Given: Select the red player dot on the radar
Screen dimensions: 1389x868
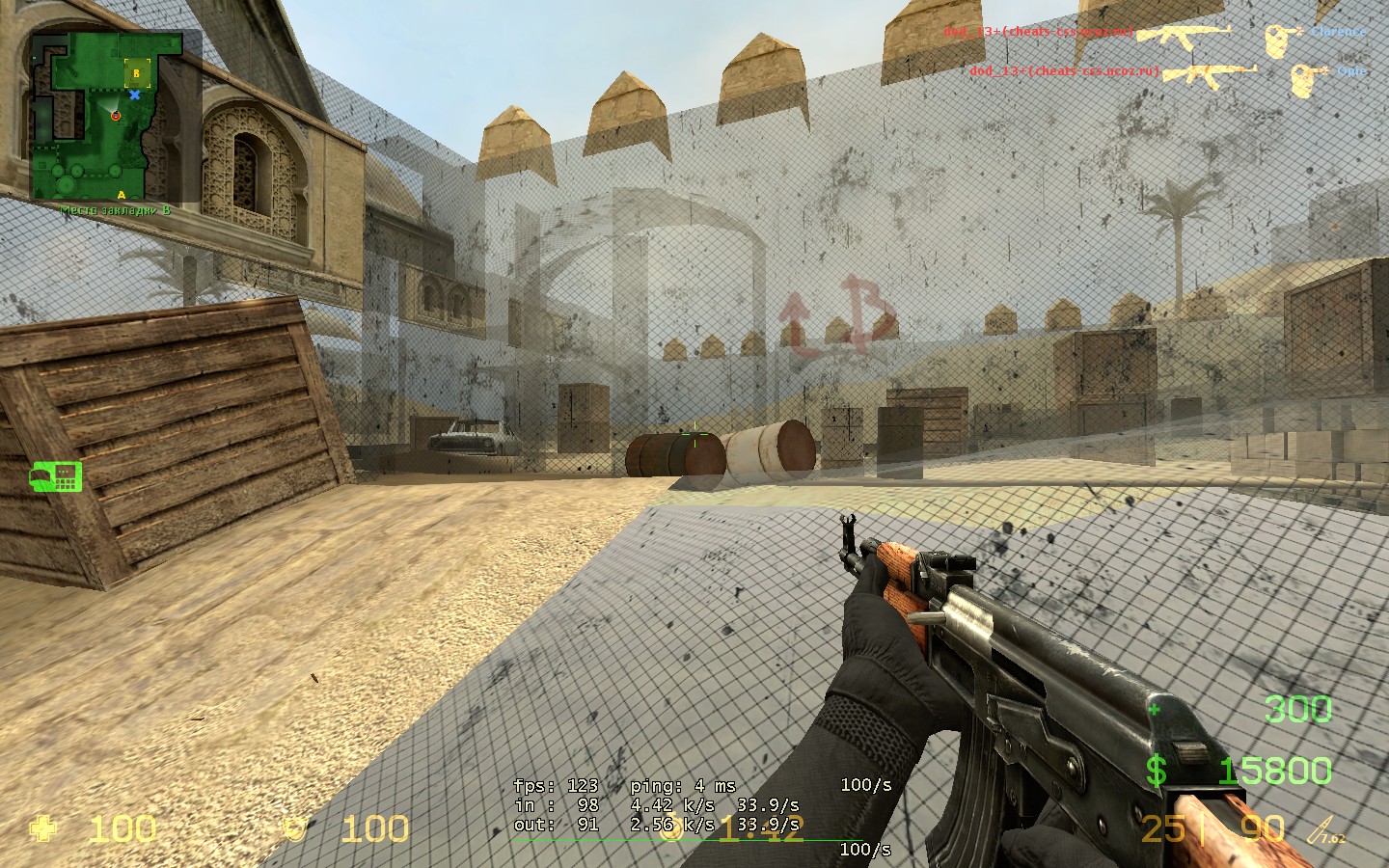Looking at the screenshot, I should point(116,116).
